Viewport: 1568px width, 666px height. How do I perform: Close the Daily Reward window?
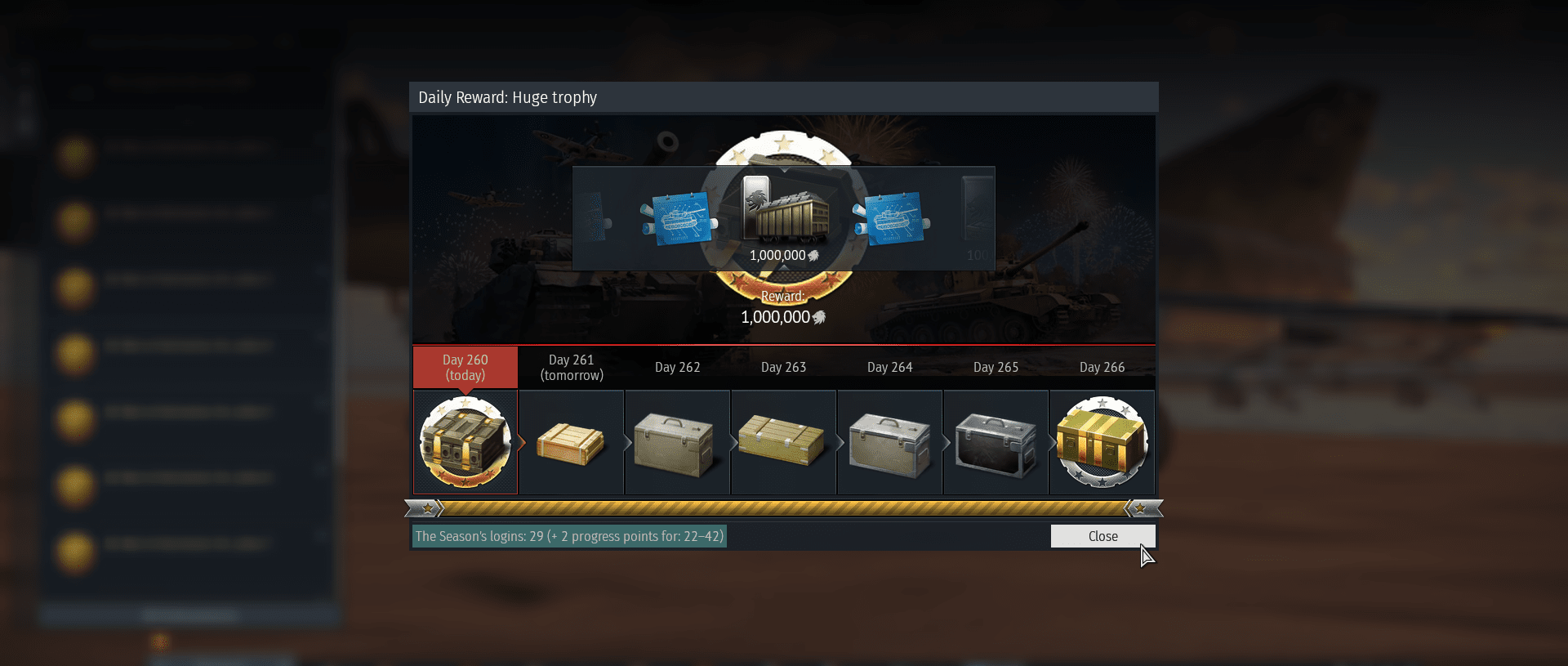[1102, 536]
